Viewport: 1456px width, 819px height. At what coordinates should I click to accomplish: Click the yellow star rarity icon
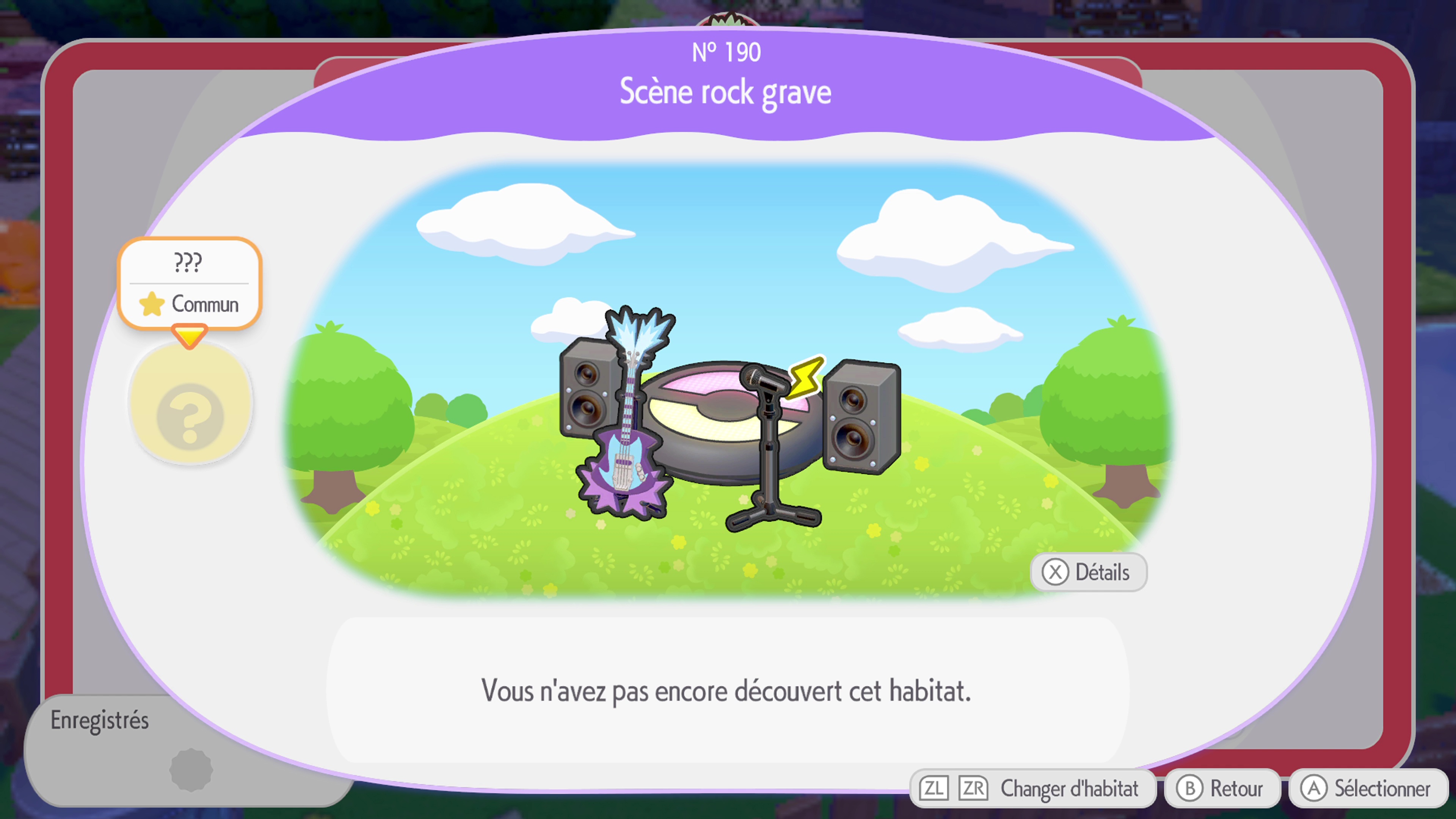pos(152,304)
